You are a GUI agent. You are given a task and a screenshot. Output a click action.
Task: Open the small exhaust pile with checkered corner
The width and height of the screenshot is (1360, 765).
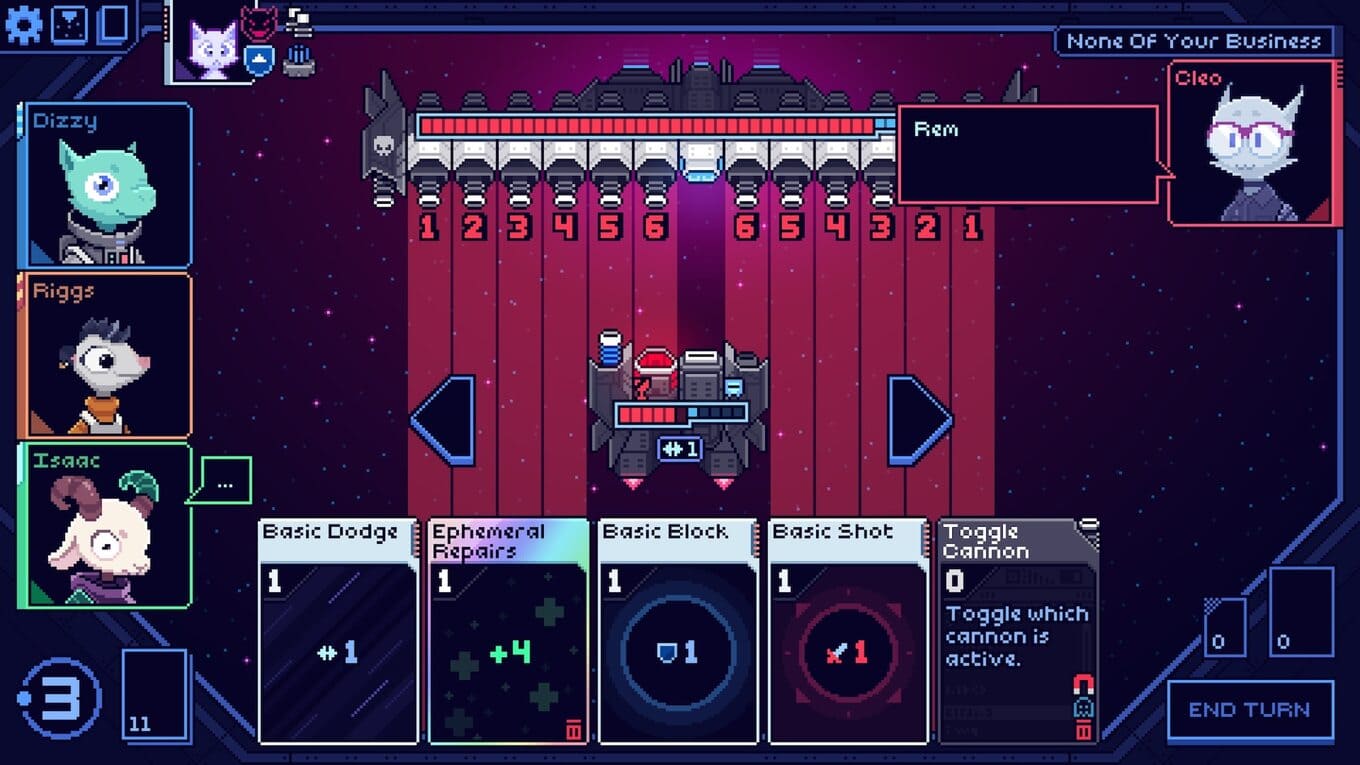click(x=1224, y=626)
